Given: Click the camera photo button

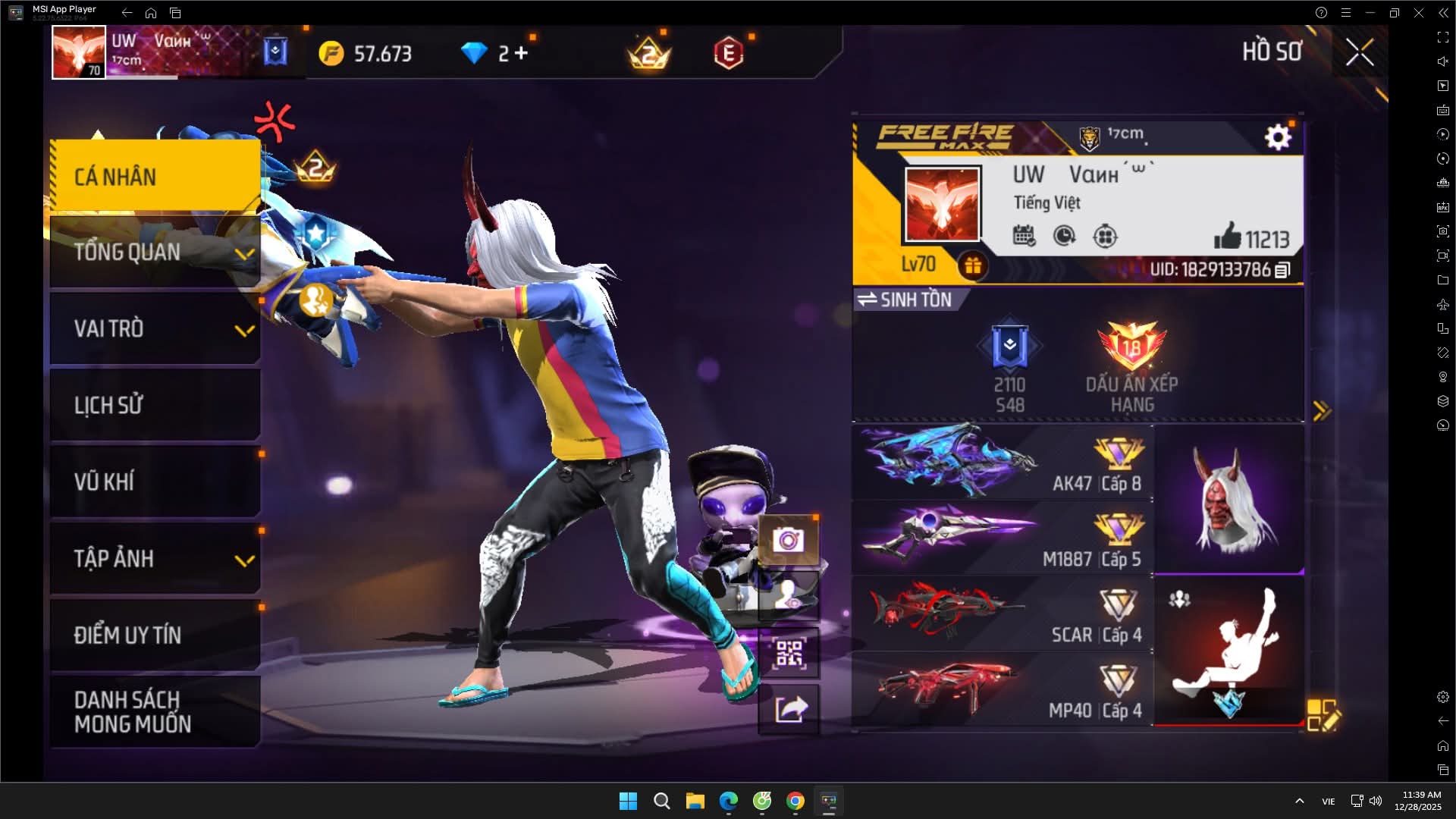Looking at the screenshot, I should tap(789, 540).
